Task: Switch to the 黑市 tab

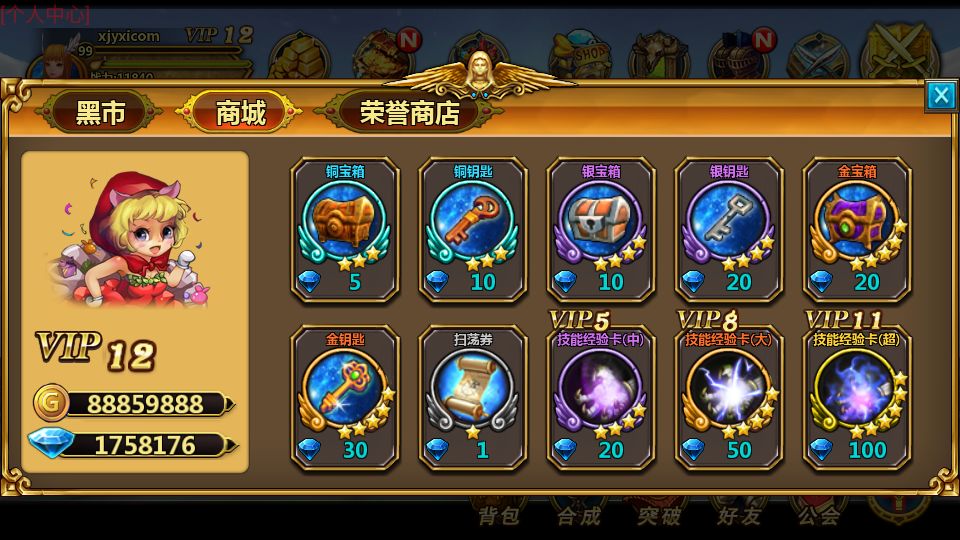Action: click(x=101, y=113)
